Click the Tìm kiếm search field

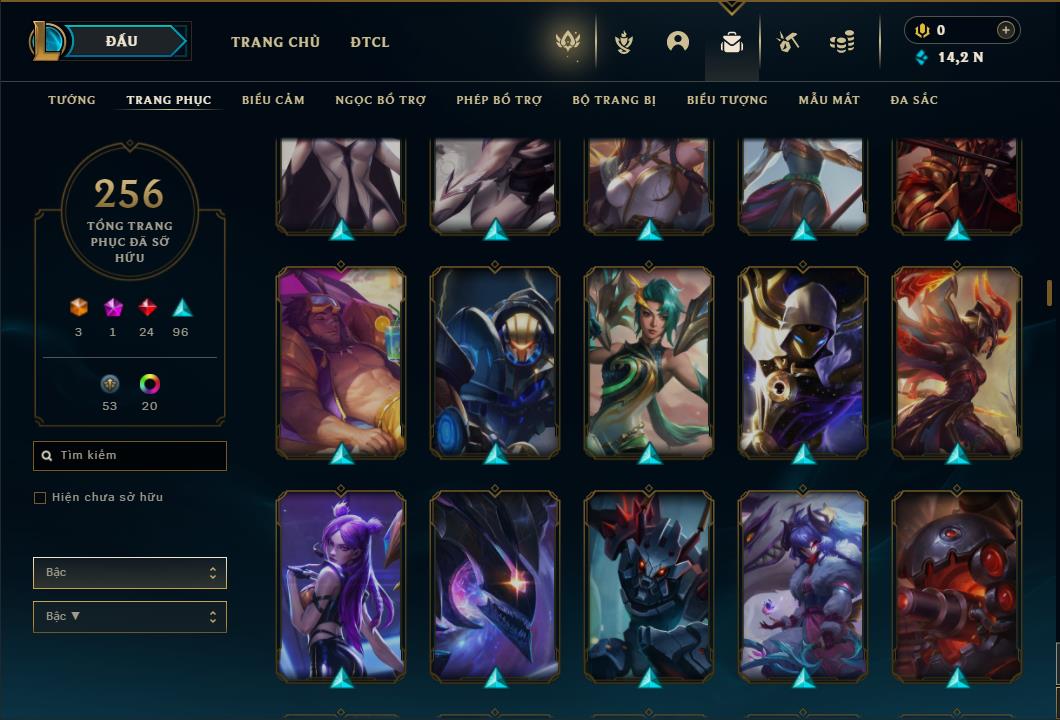point(130,456)
